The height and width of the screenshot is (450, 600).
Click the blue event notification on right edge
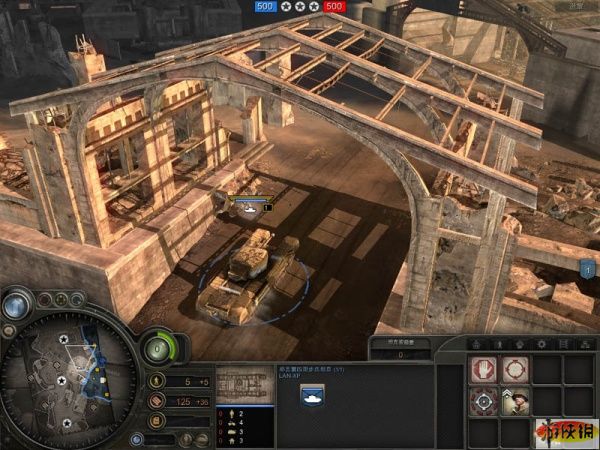coord(589,267)
